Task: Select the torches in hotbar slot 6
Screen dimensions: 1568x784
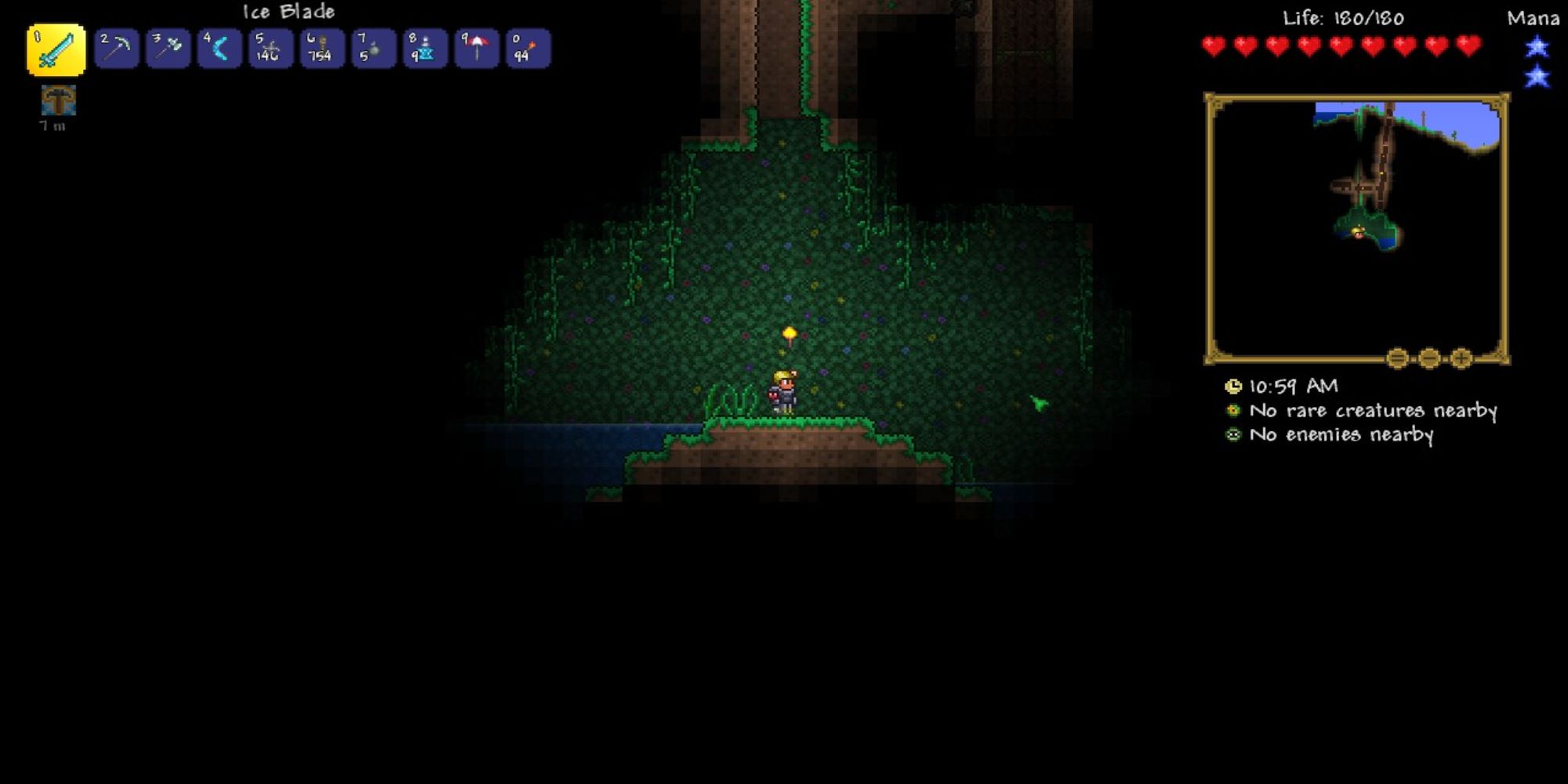Action: [321, 49]
